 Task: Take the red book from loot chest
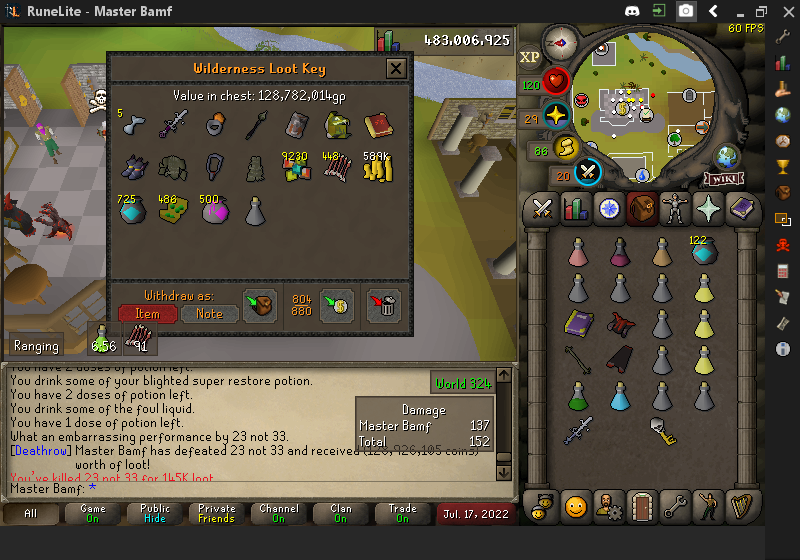click(376, 125)
